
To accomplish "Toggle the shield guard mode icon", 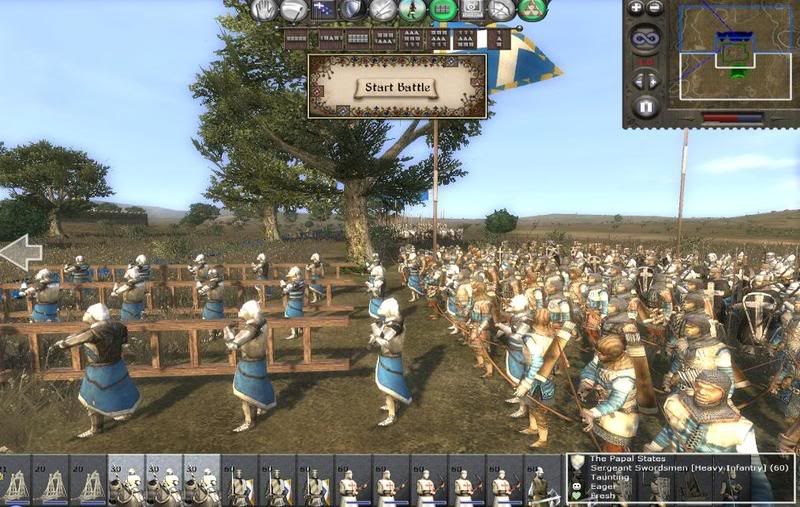I will pos(353,10).
